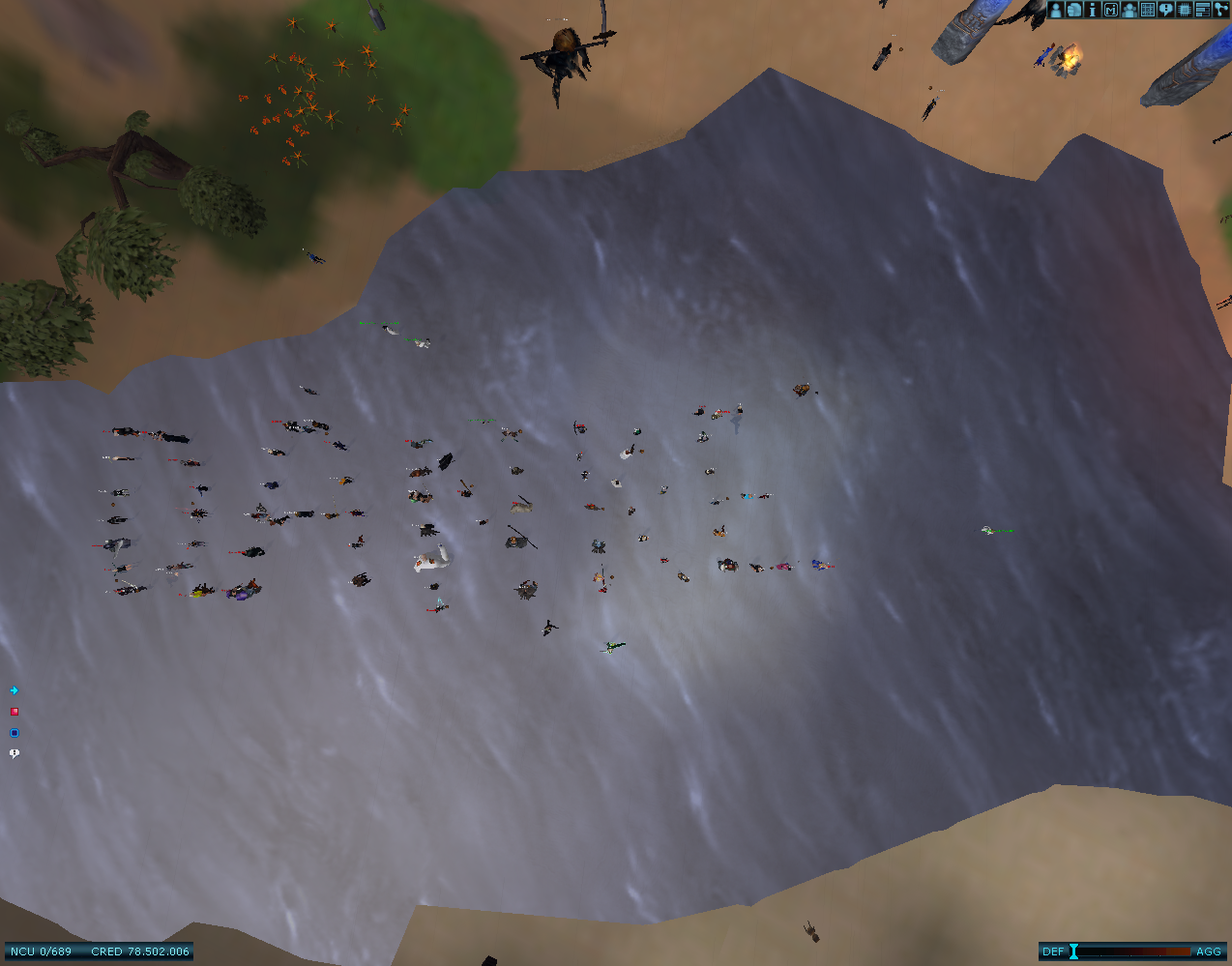The width and height of the screenshot is (1232, 966).
Task: Click the blue circle icon on left edge
Action: click(15, 733)
